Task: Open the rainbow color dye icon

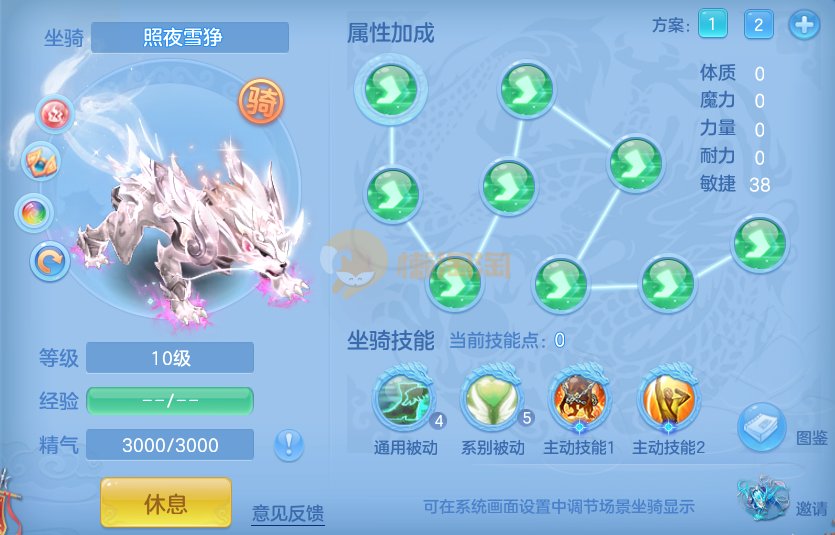Action: coord(35,212)
